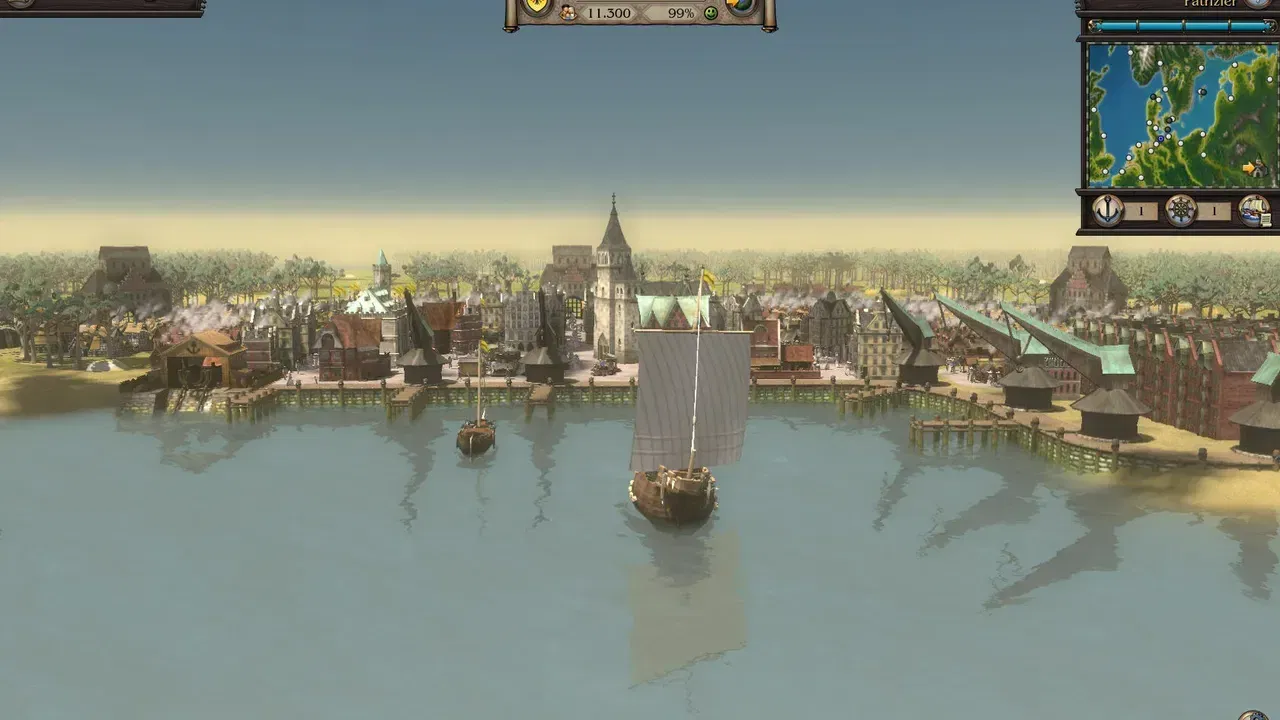Click the counter next to the anchor icon
Viewport: 1280px width, 720px height.
[1141, 209]
